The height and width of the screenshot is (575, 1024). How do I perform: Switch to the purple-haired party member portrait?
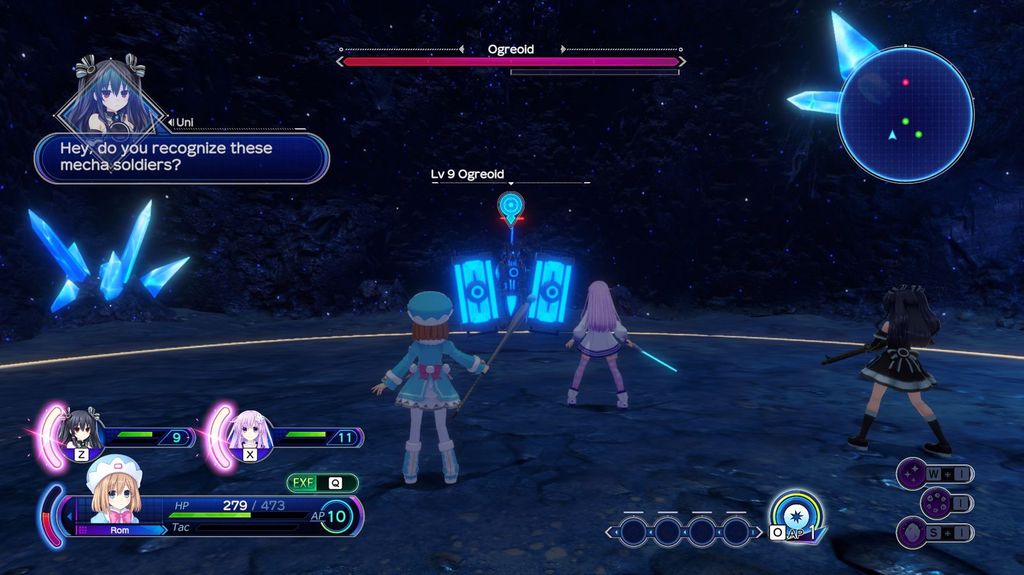(x=248, y=432)
